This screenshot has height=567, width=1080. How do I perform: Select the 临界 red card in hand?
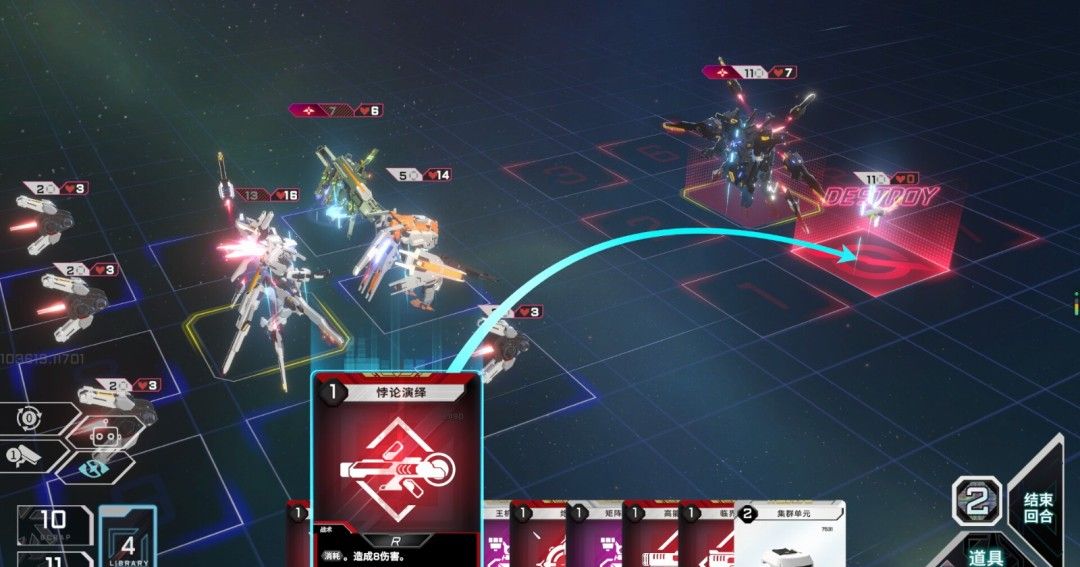706,535
